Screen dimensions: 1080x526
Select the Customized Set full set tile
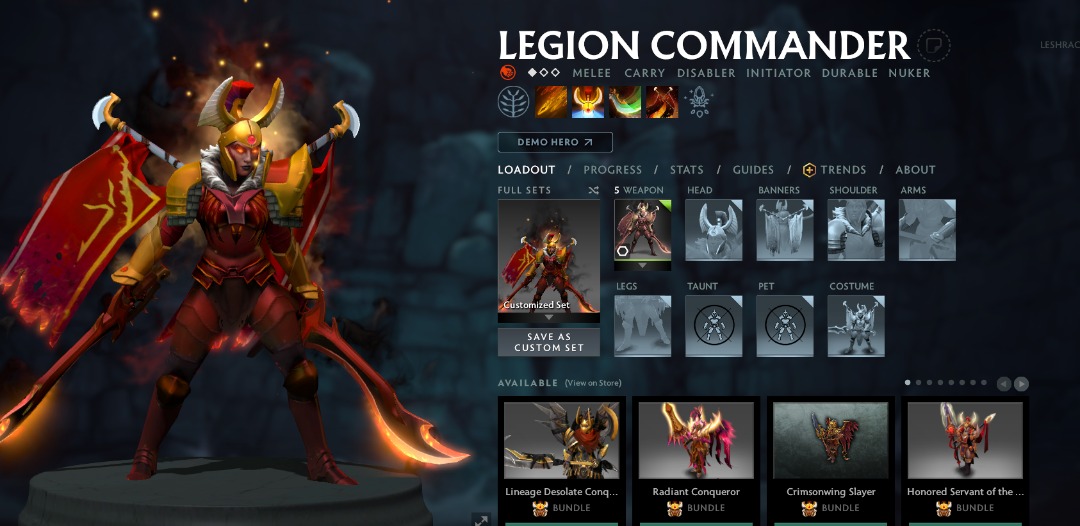pyautogui.click(x=549, y=260)
